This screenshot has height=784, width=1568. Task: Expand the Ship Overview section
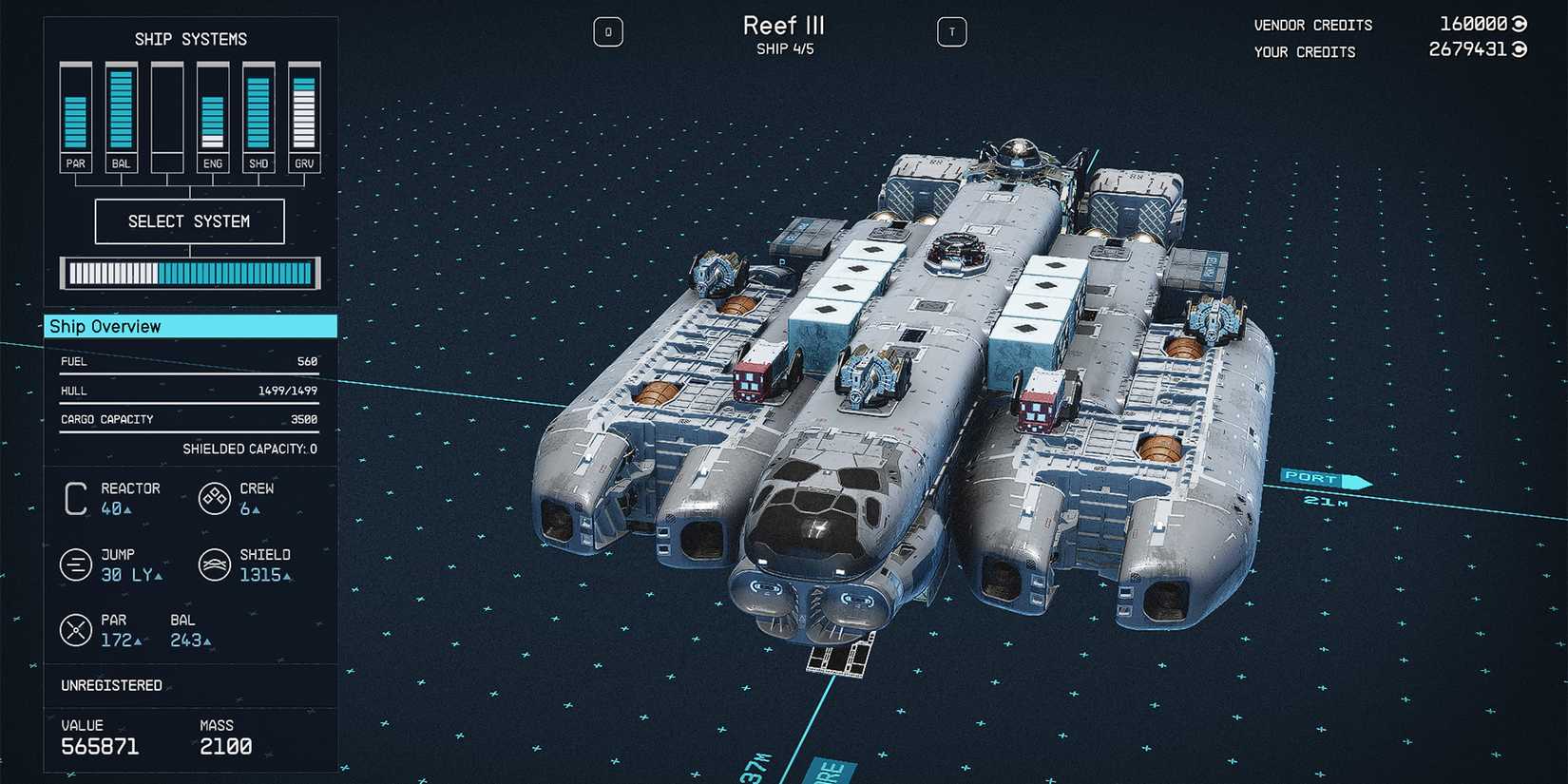pyautogui.click(x=105, y=326)
